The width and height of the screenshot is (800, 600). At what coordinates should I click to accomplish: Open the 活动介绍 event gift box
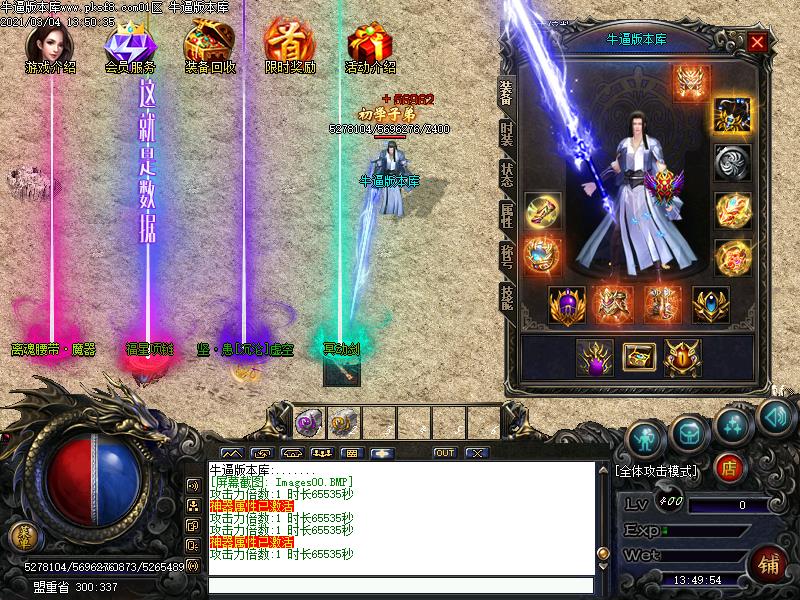pos(369,47)
